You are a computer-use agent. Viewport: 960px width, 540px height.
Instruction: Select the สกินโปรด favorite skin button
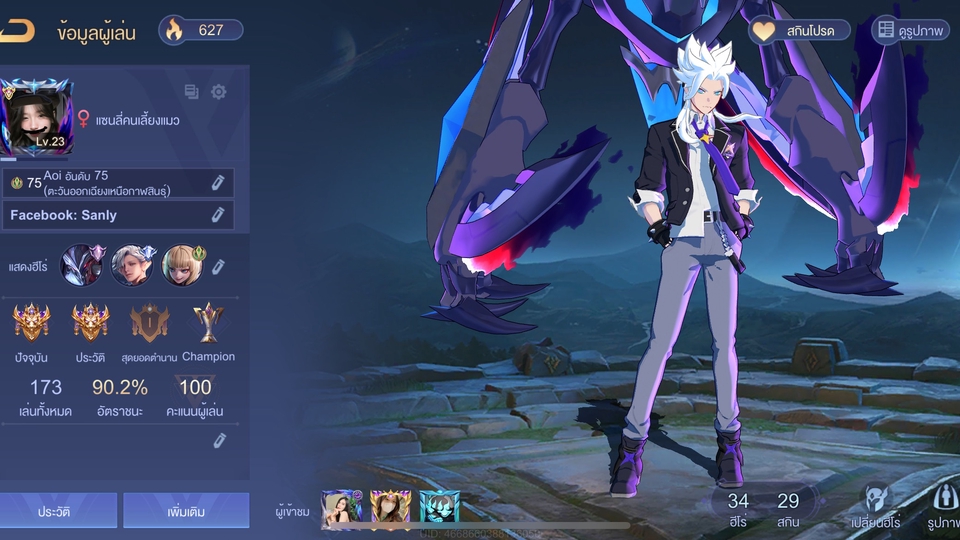pos(799,31)
